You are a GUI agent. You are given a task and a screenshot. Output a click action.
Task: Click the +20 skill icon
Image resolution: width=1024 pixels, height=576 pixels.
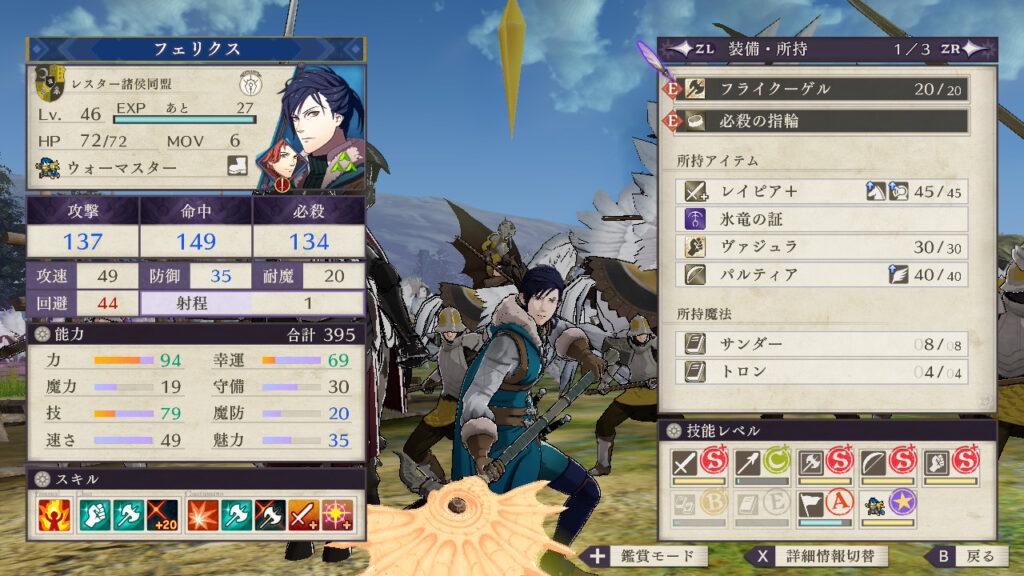point(161,515)
